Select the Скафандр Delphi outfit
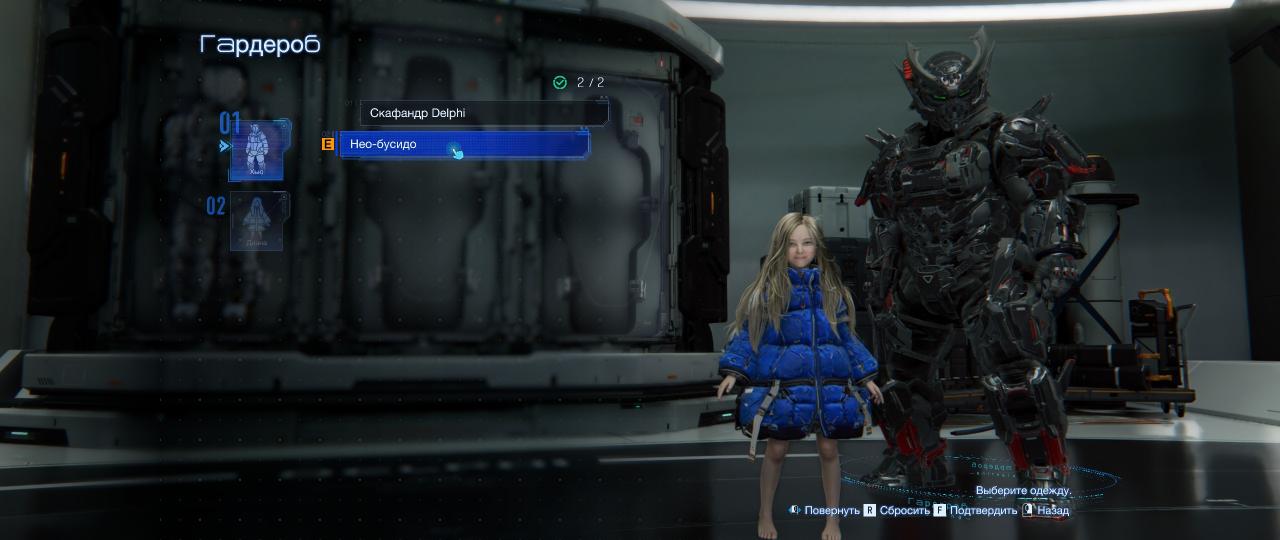The image size is (1280, 540). point(483,113)
